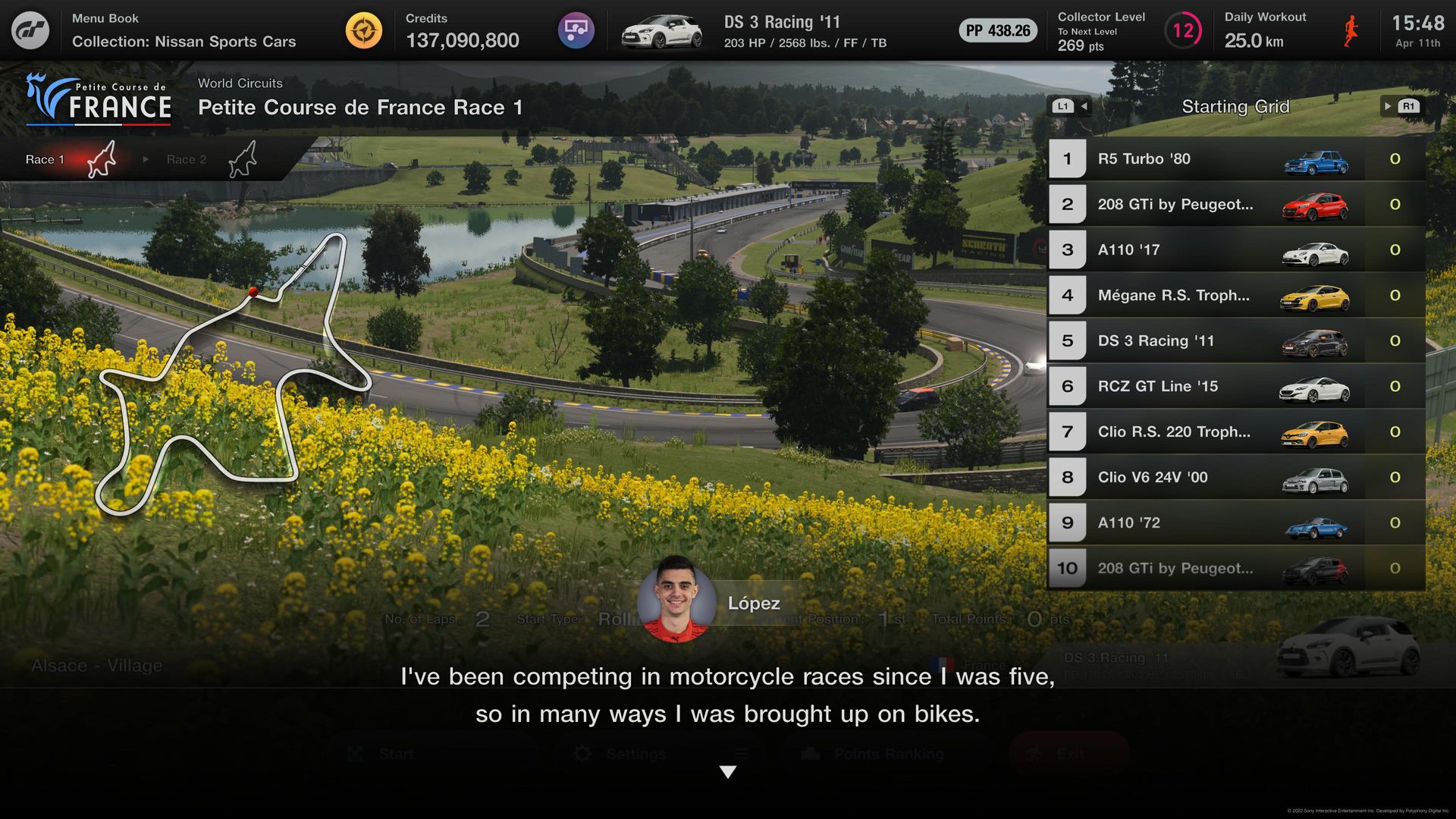Choose the Clio R.S. 220 Trophy row

(1236, 432)
